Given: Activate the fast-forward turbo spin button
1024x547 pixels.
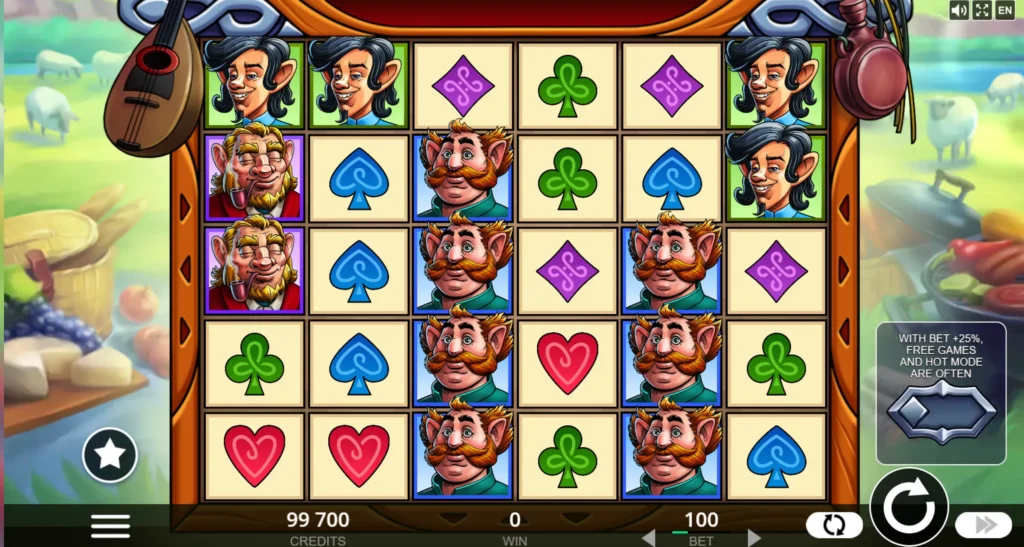Looking at the screenshot, I should 982,525.
